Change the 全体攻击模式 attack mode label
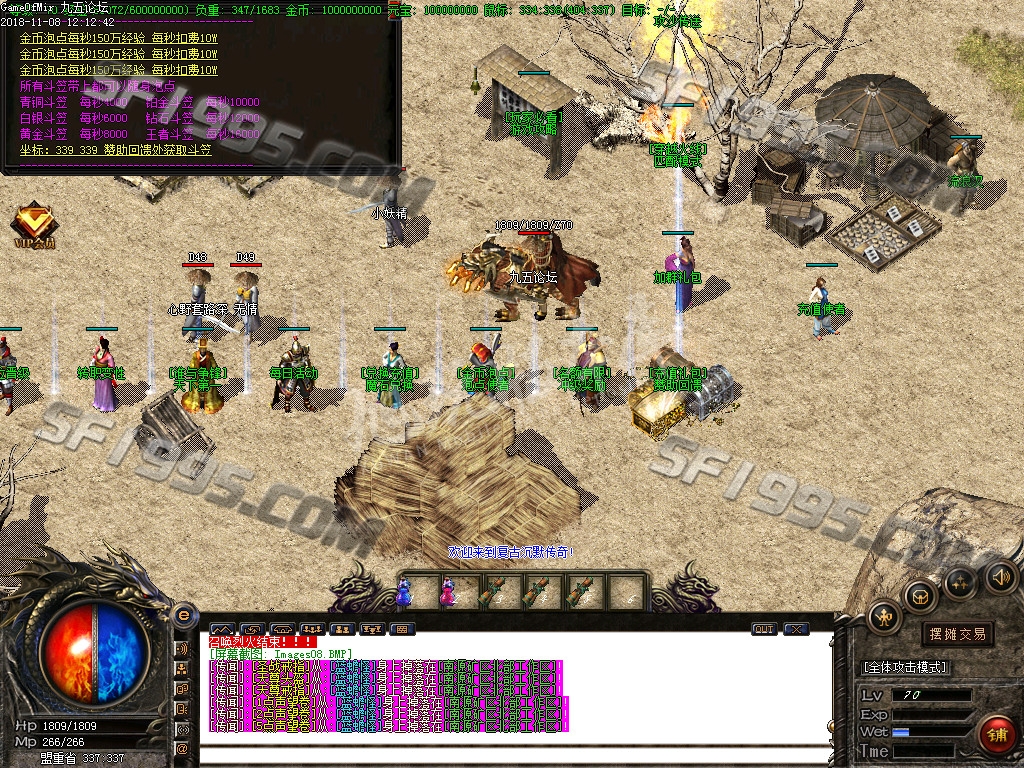The image size is (1024, 768). [904, 667]
